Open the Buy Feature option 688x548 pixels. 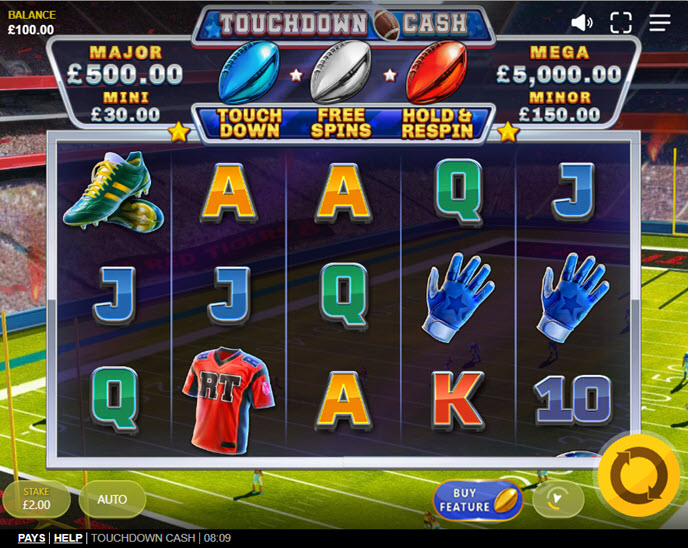point(477,500)
